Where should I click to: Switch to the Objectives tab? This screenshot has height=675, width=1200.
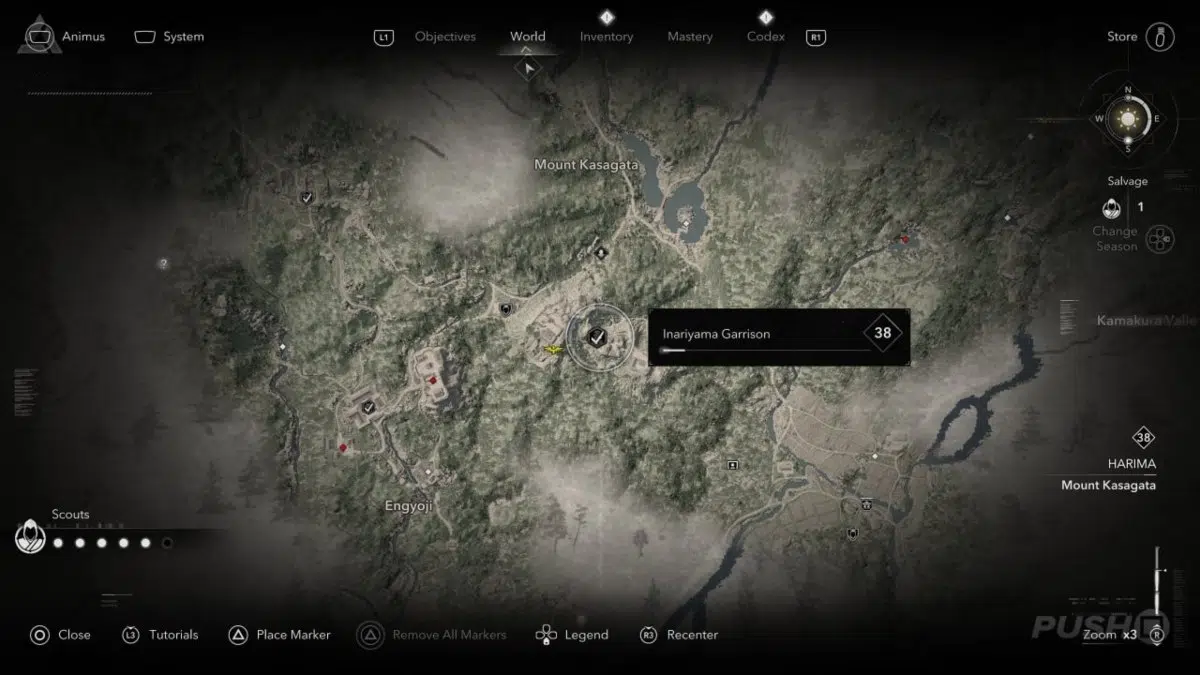point(445,37)
